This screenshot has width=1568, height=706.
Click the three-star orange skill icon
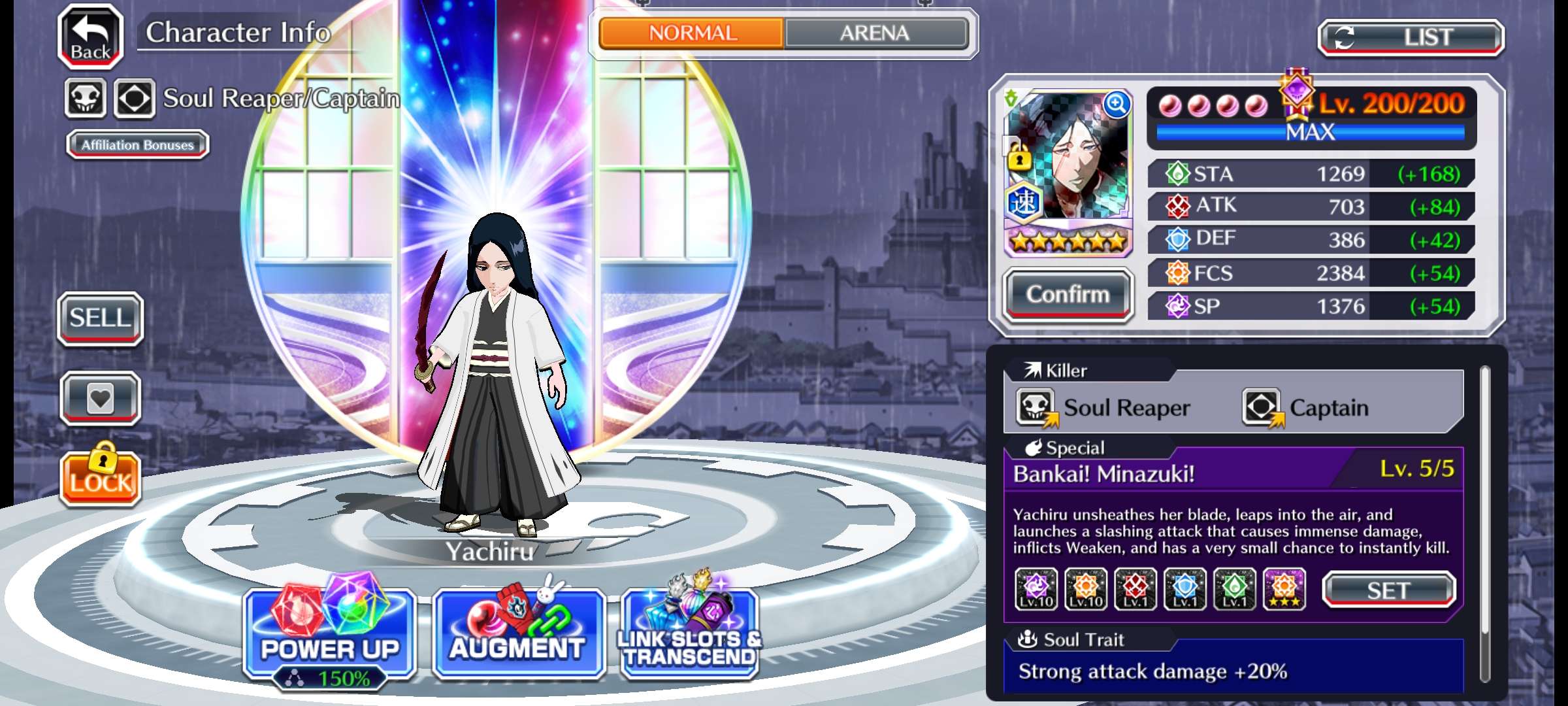pyautogui.click(x=1284, y=589)
